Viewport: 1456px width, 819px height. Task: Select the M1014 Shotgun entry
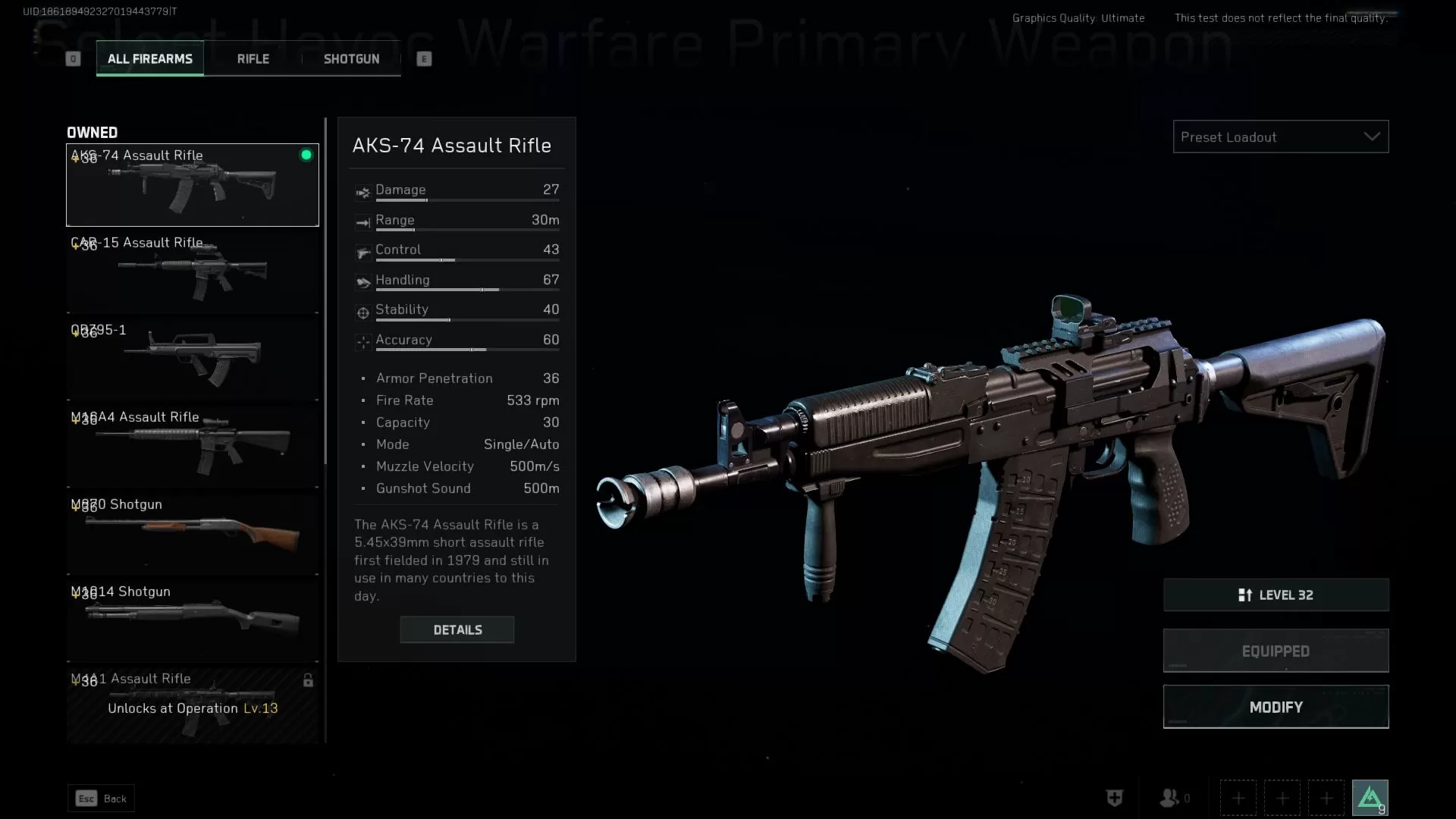(192, 620)
